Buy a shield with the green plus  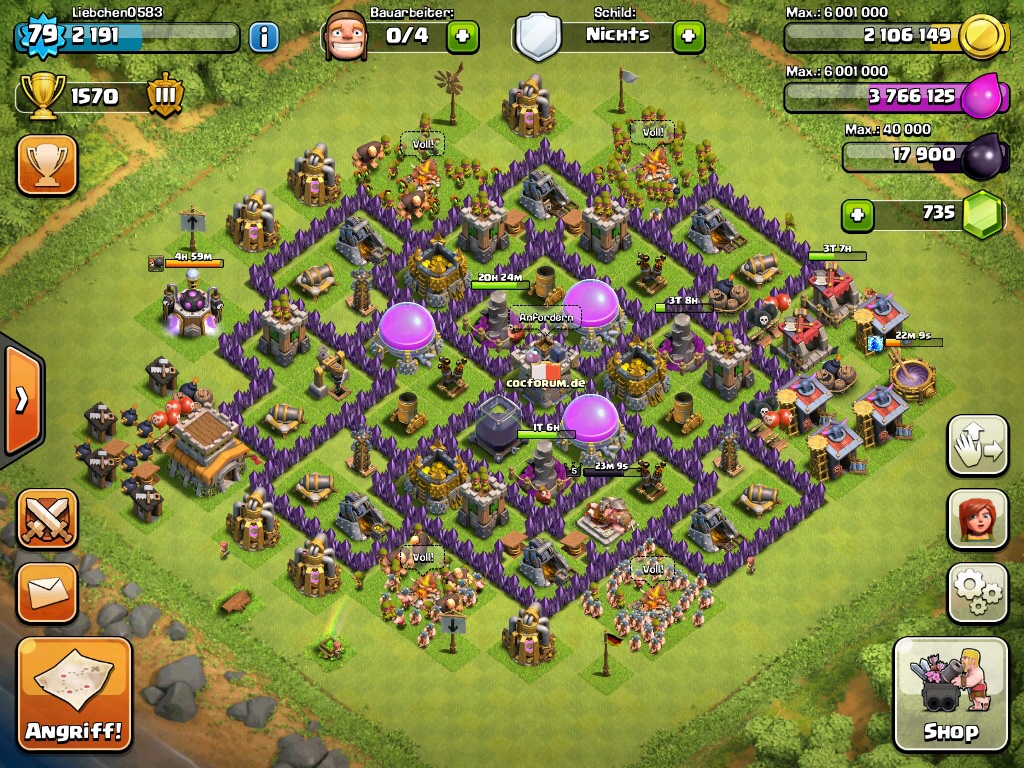click(x=688, y=37)
